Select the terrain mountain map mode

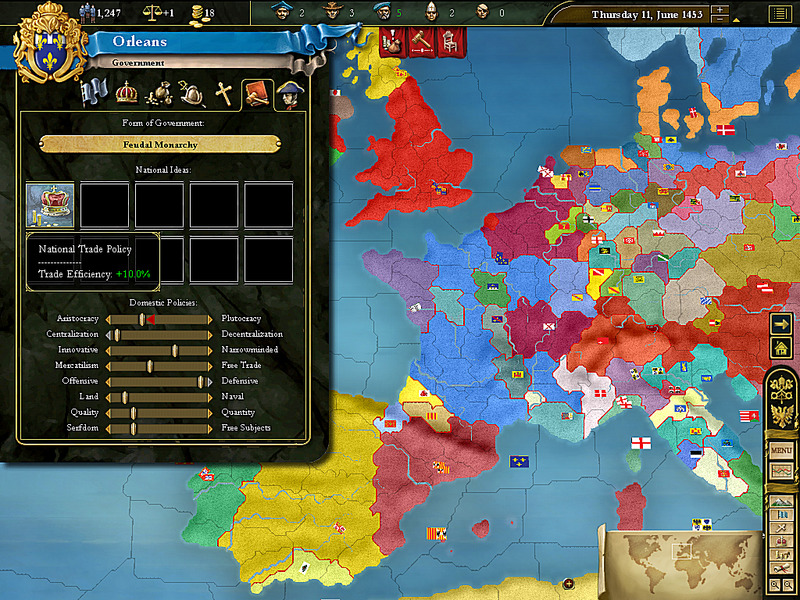pyautogui.click(x=781, y=502)
